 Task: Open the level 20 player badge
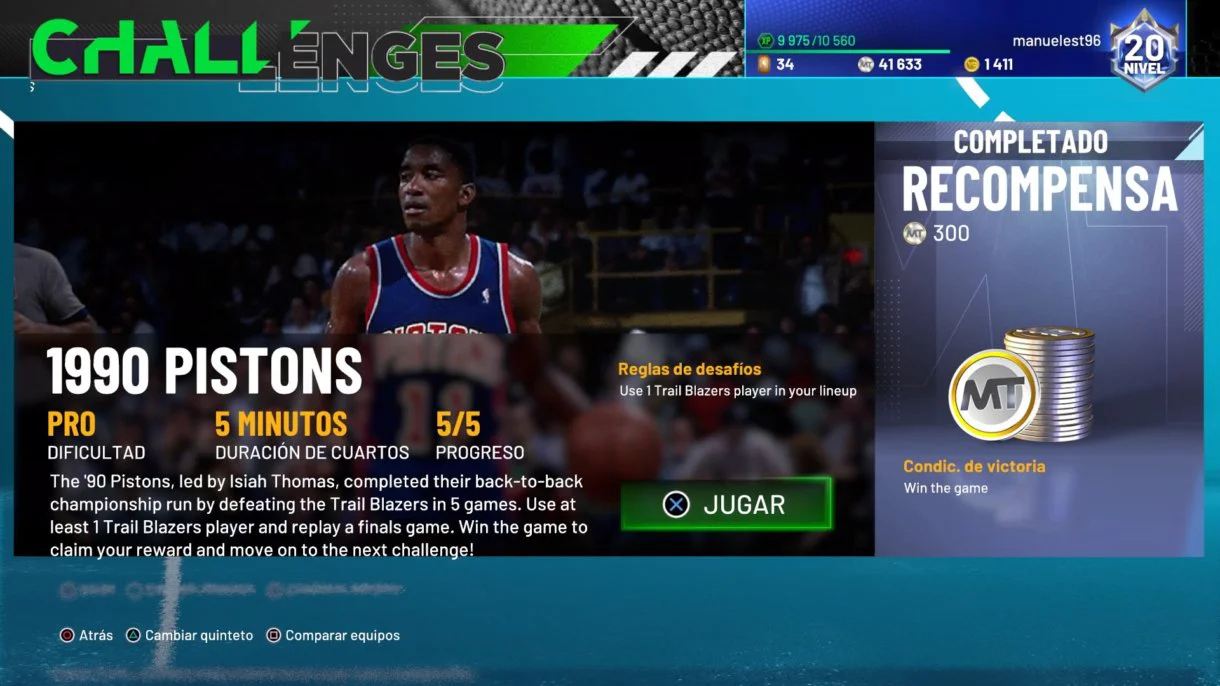click(1145, 50)
